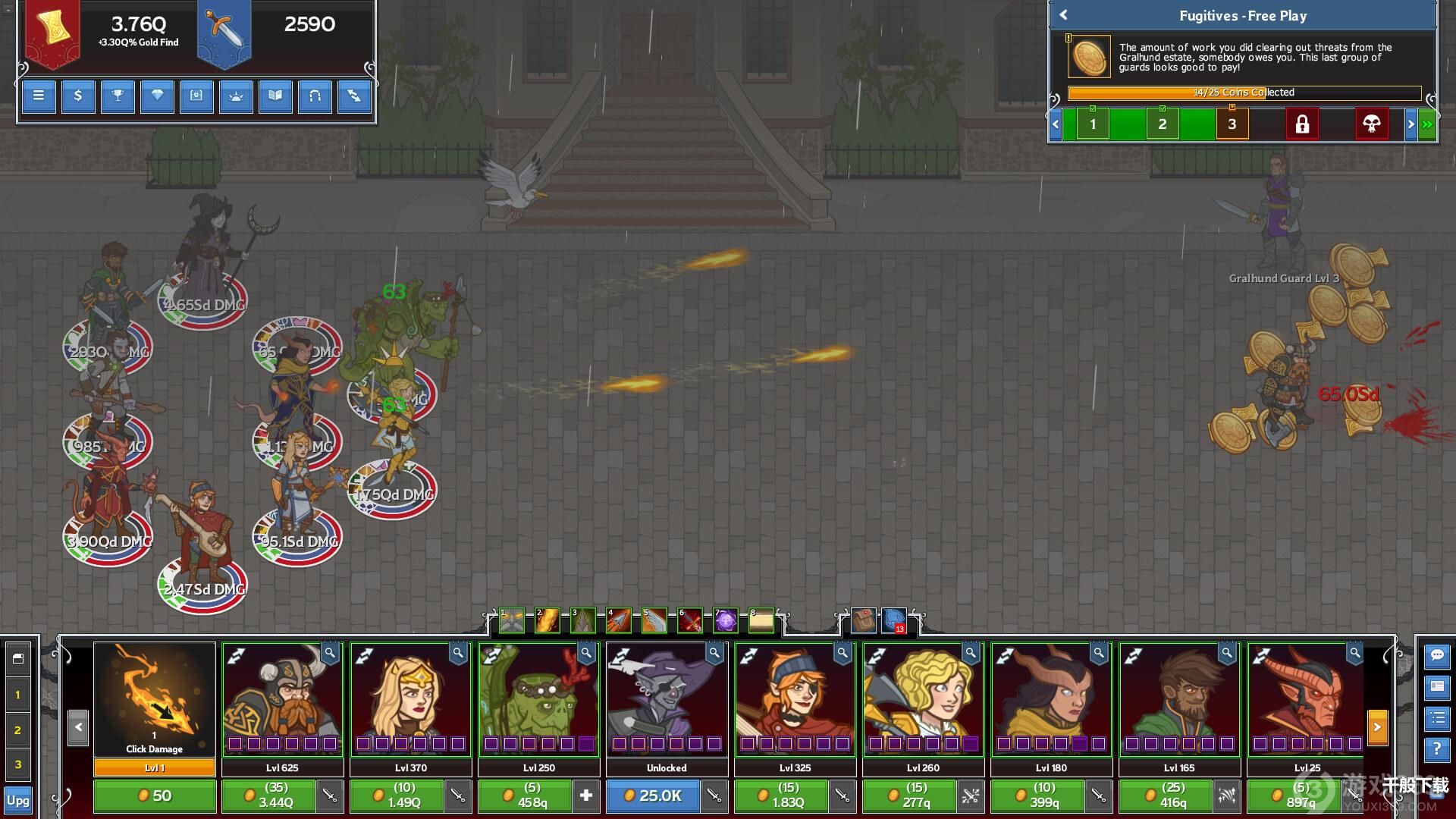The width and height of the screenshot is (1456, 819).
Task: Activate ultimate ability 2, the flame strike
Action: [x=548, y=621]
